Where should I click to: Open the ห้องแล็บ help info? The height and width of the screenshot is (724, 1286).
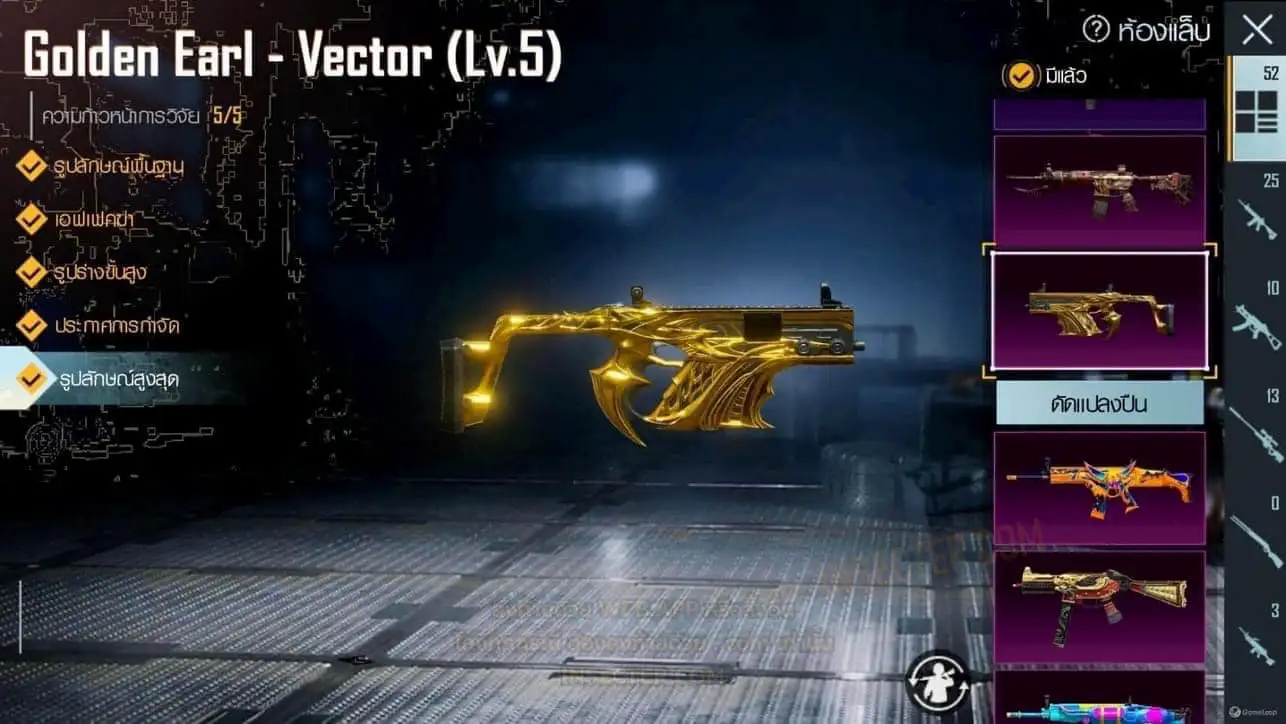coord(1096,30)
